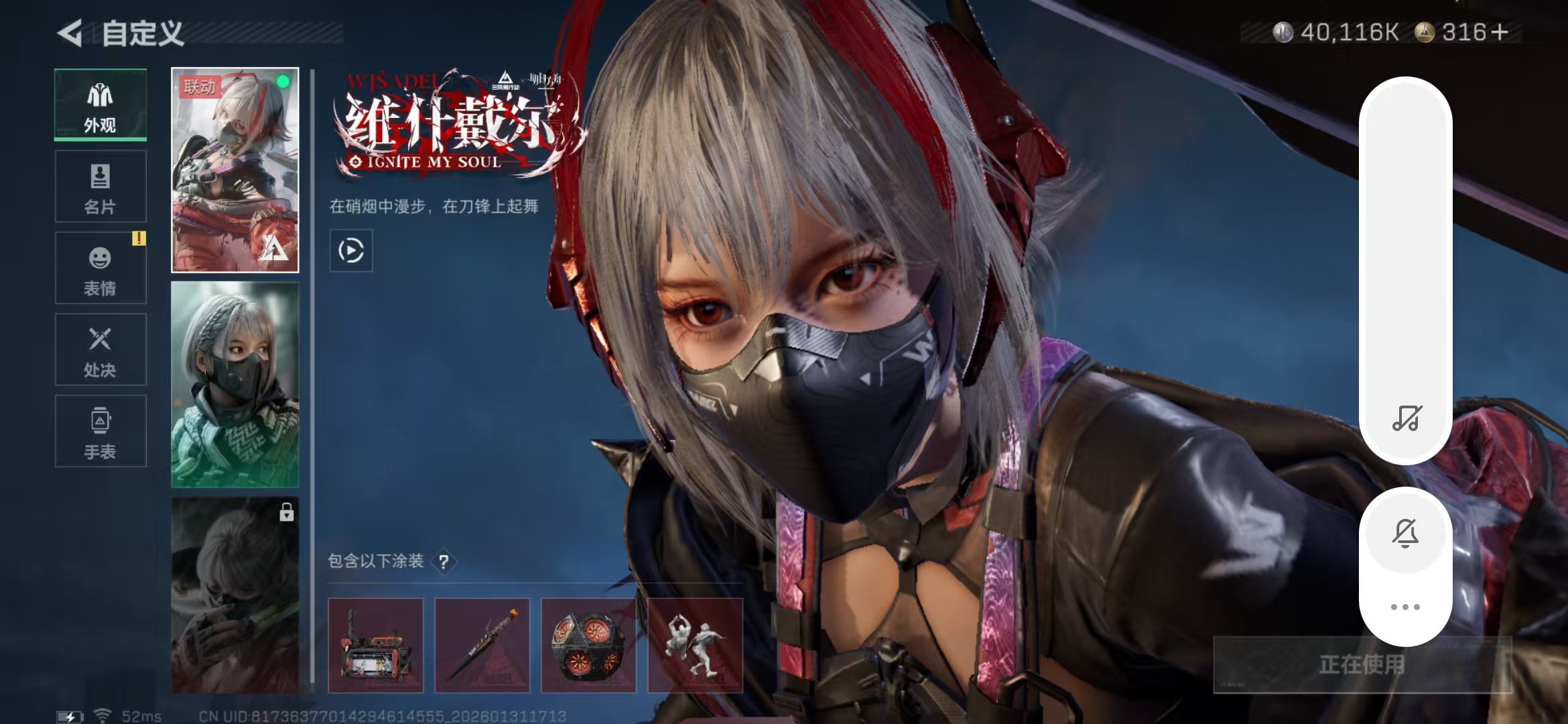Open the 处决 execution tab

tap(101, 349)
